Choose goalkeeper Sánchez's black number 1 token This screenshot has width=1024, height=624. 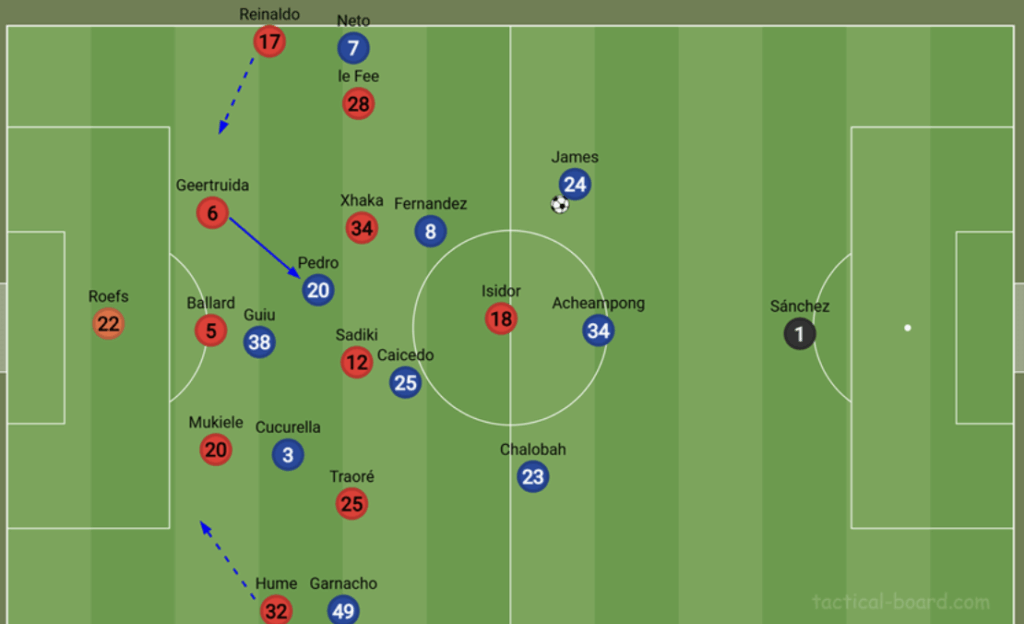(799, 334)
